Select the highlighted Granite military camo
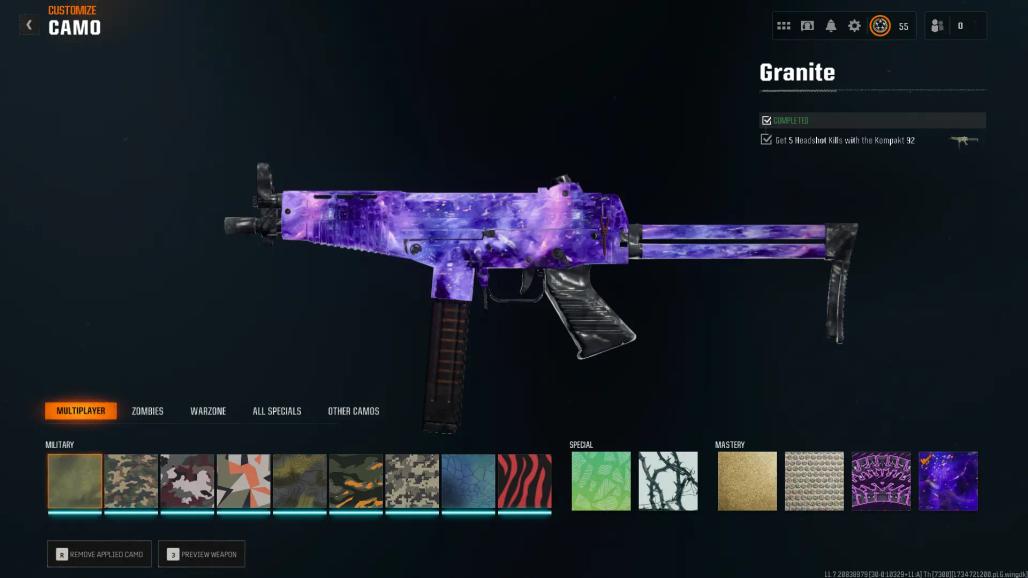This screenshot has height=578, width=1028. tap(75, 481)
